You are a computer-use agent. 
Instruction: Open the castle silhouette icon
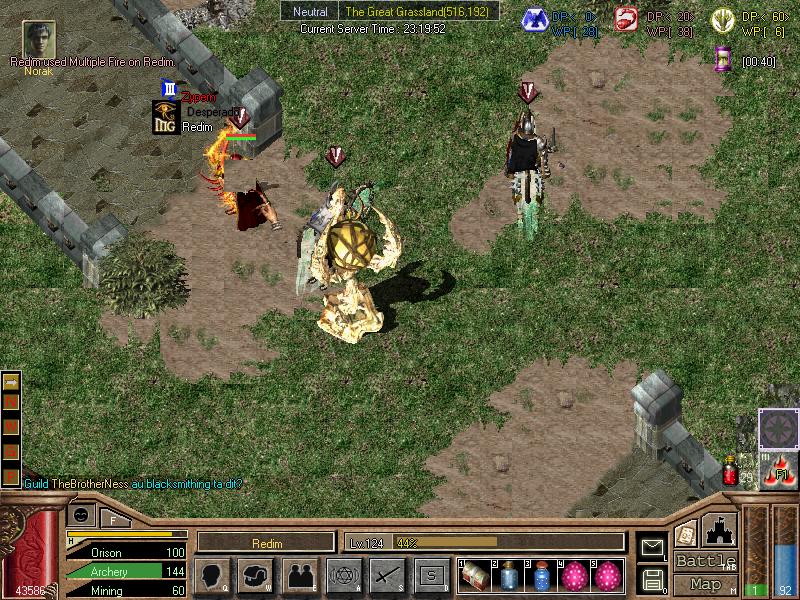[x=720, y=528]
